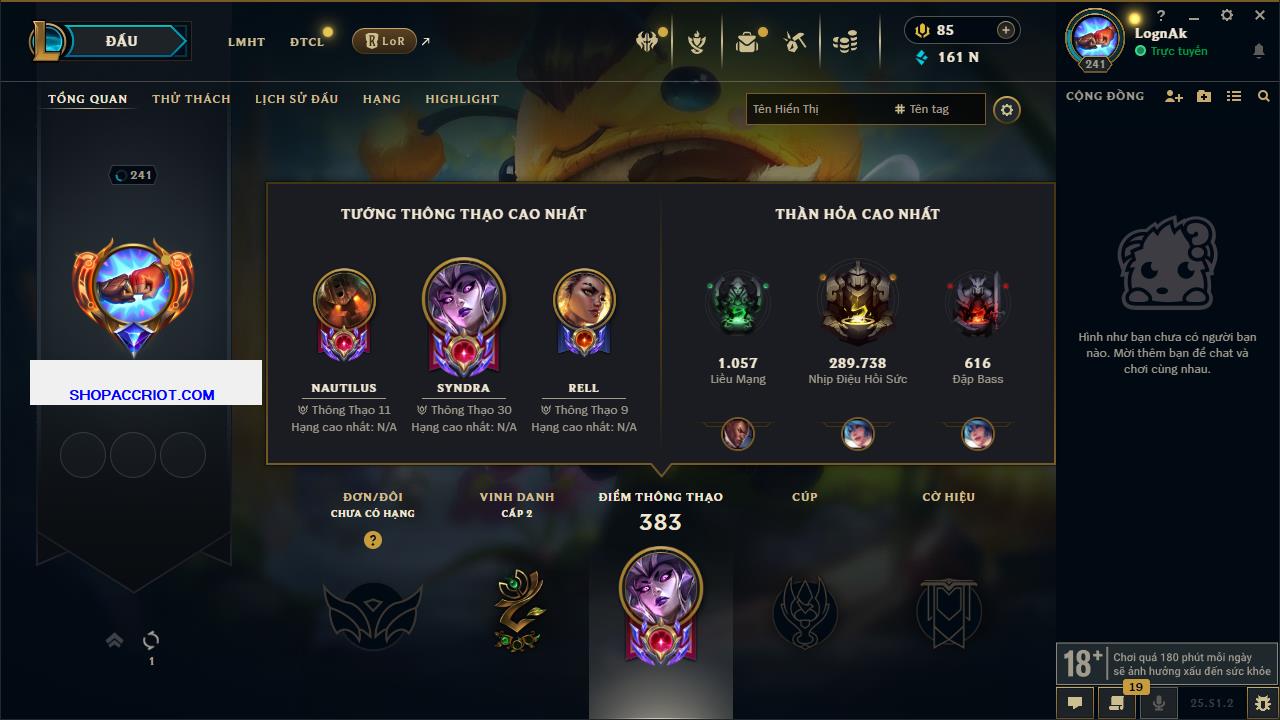Open the HẠNG tab
This screenshot has height=720, width=1280.
[381, 99]
